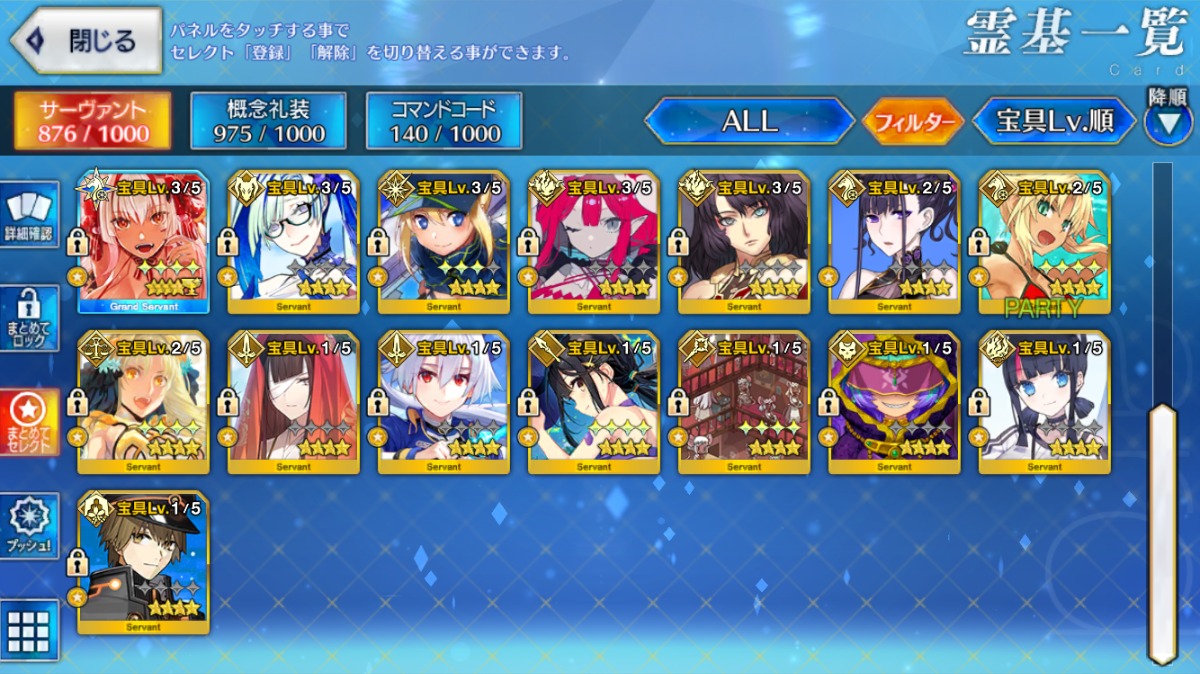Change sort order via 宝具Lv.順

[x=1054, y=122]
